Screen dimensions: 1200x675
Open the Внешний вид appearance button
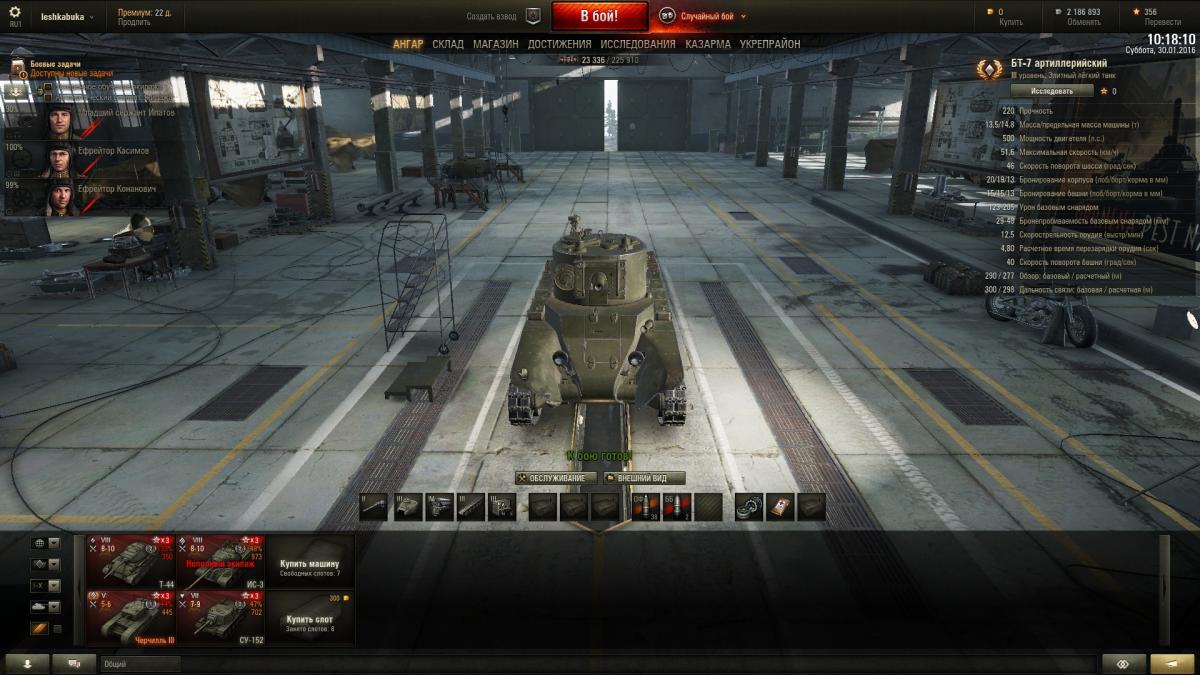click(x=644, y=478)
